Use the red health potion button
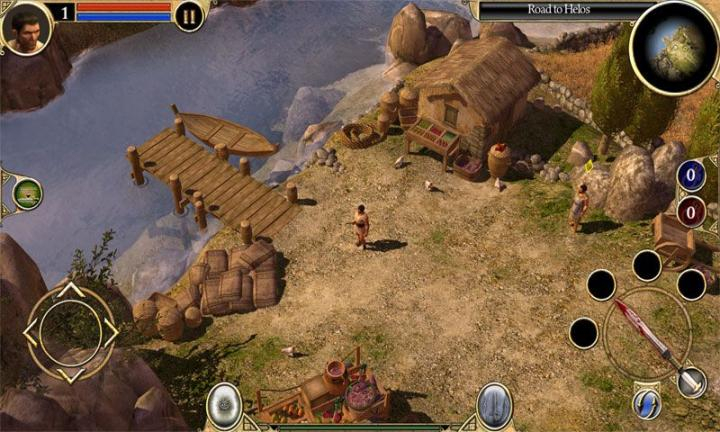The image size is (720, 432). [691, 211]
